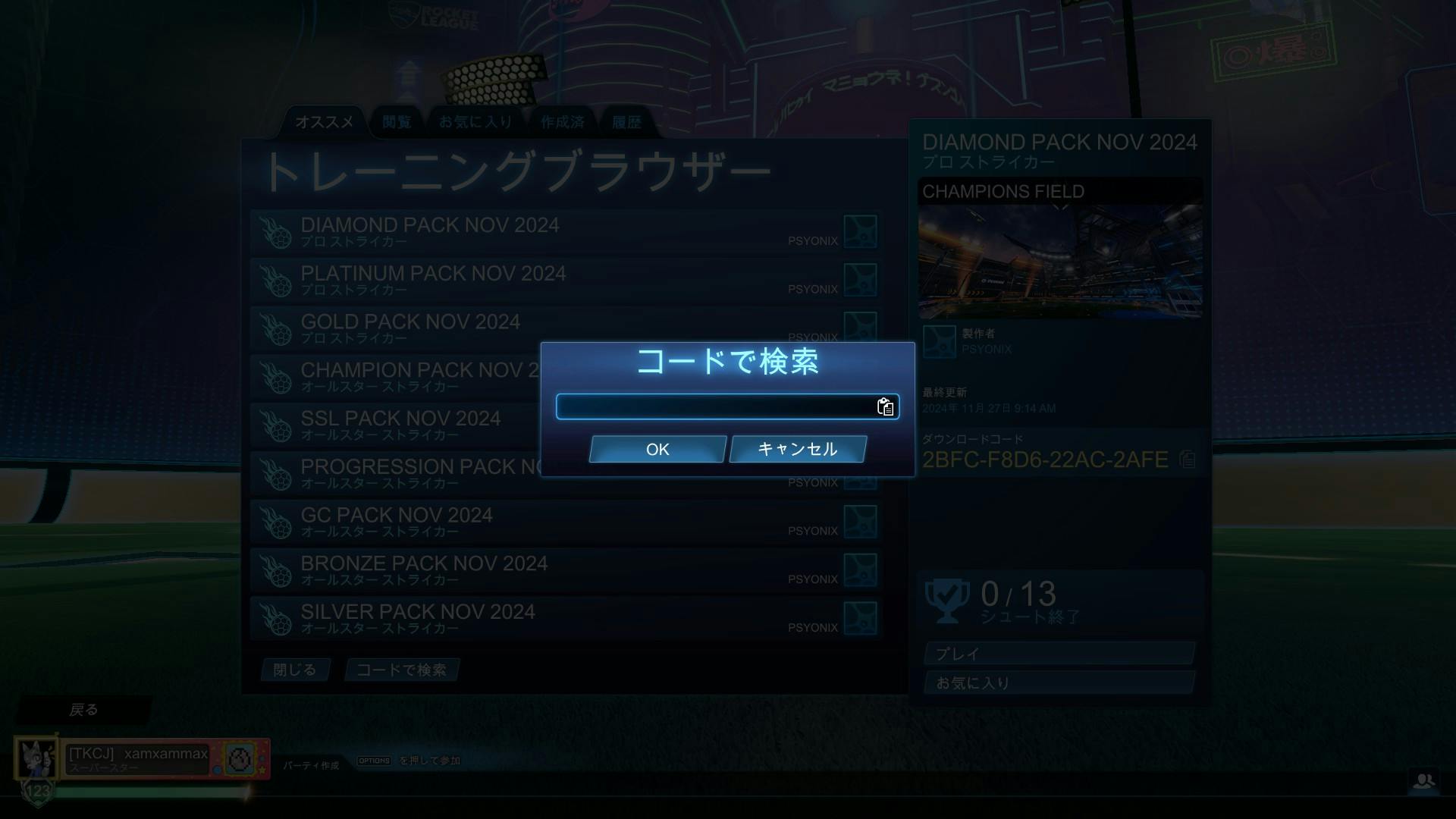Viewport: 1456px width, 819px height.
Task: Click the flame icon beside DIAMOND PACK NOV 2024
Action: pos(275,231)
